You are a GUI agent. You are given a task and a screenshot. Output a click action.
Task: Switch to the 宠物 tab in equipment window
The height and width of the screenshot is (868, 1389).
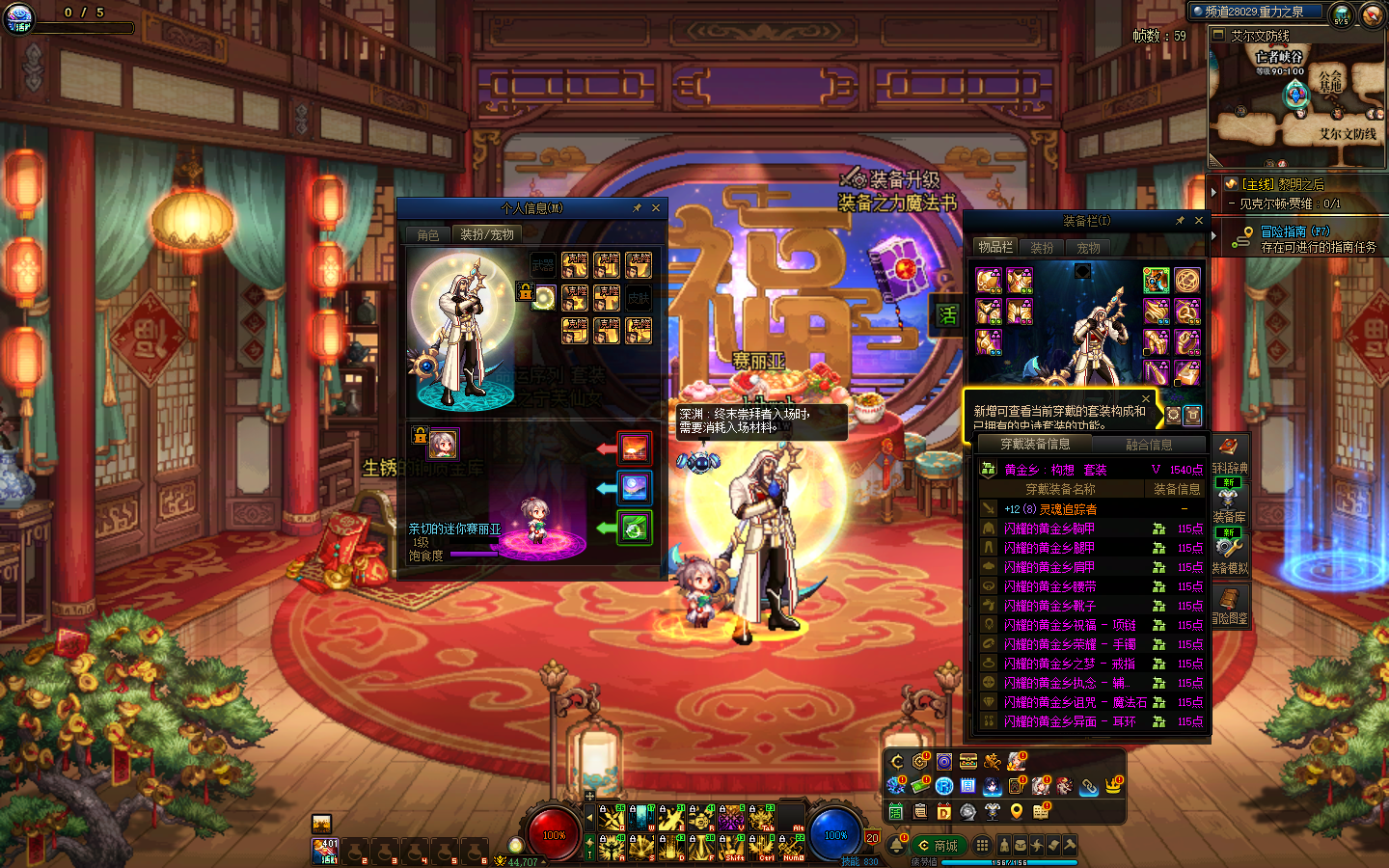click(x=1088, y=248)
